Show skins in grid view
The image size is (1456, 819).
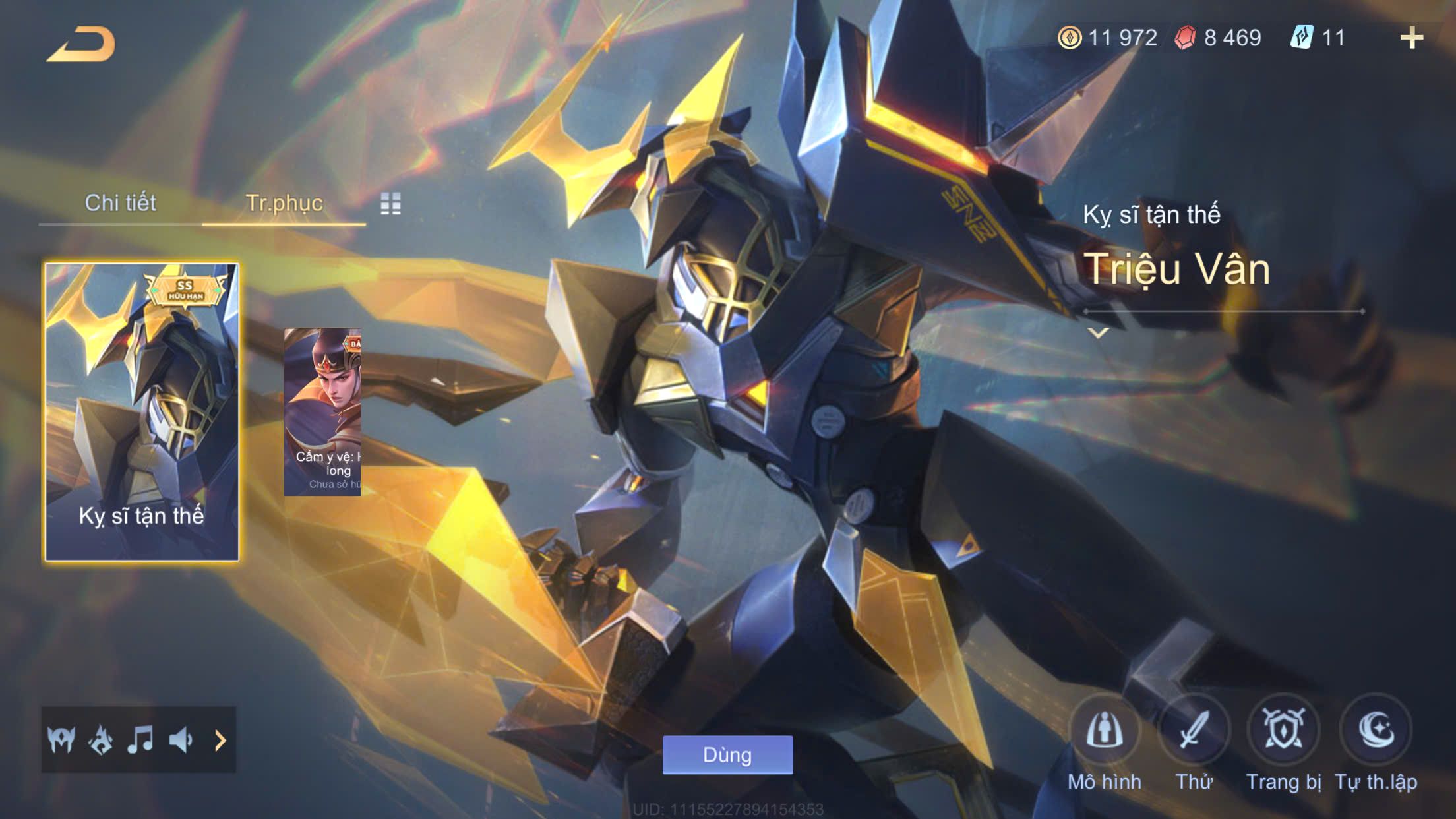390,204
